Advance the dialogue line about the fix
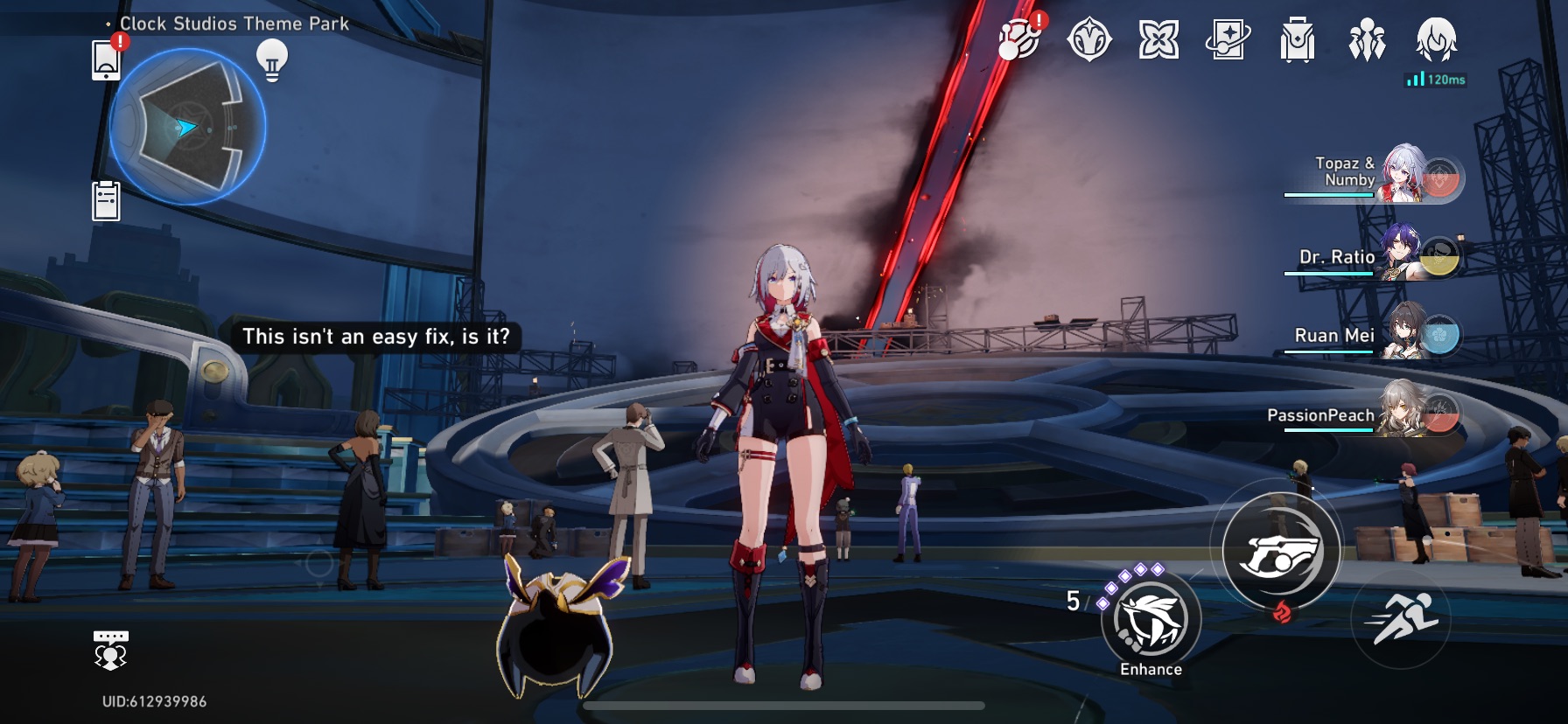 pos(379,336)
